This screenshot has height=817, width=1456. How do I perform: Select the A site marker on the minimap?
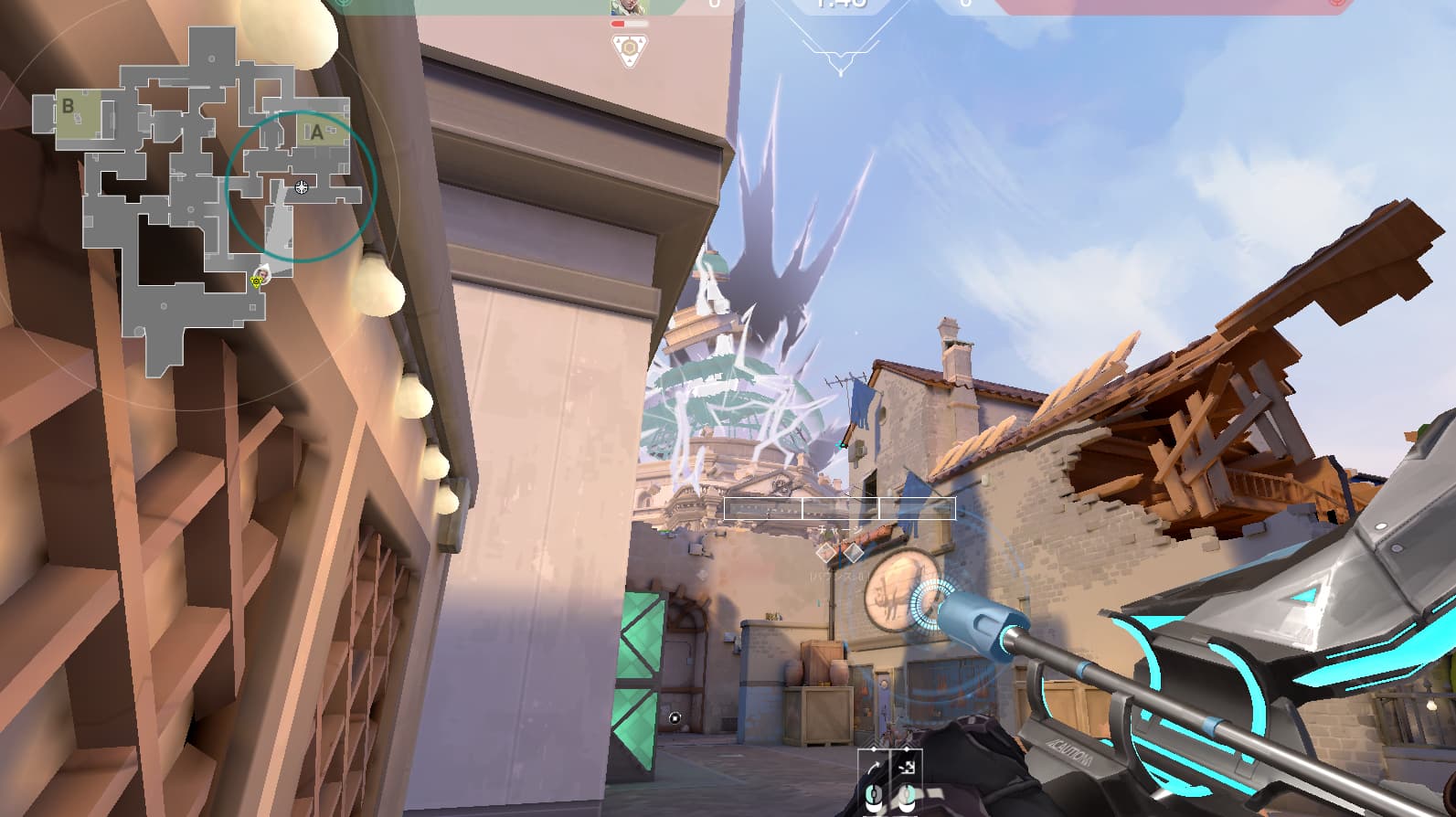click(x=317, y=133)
